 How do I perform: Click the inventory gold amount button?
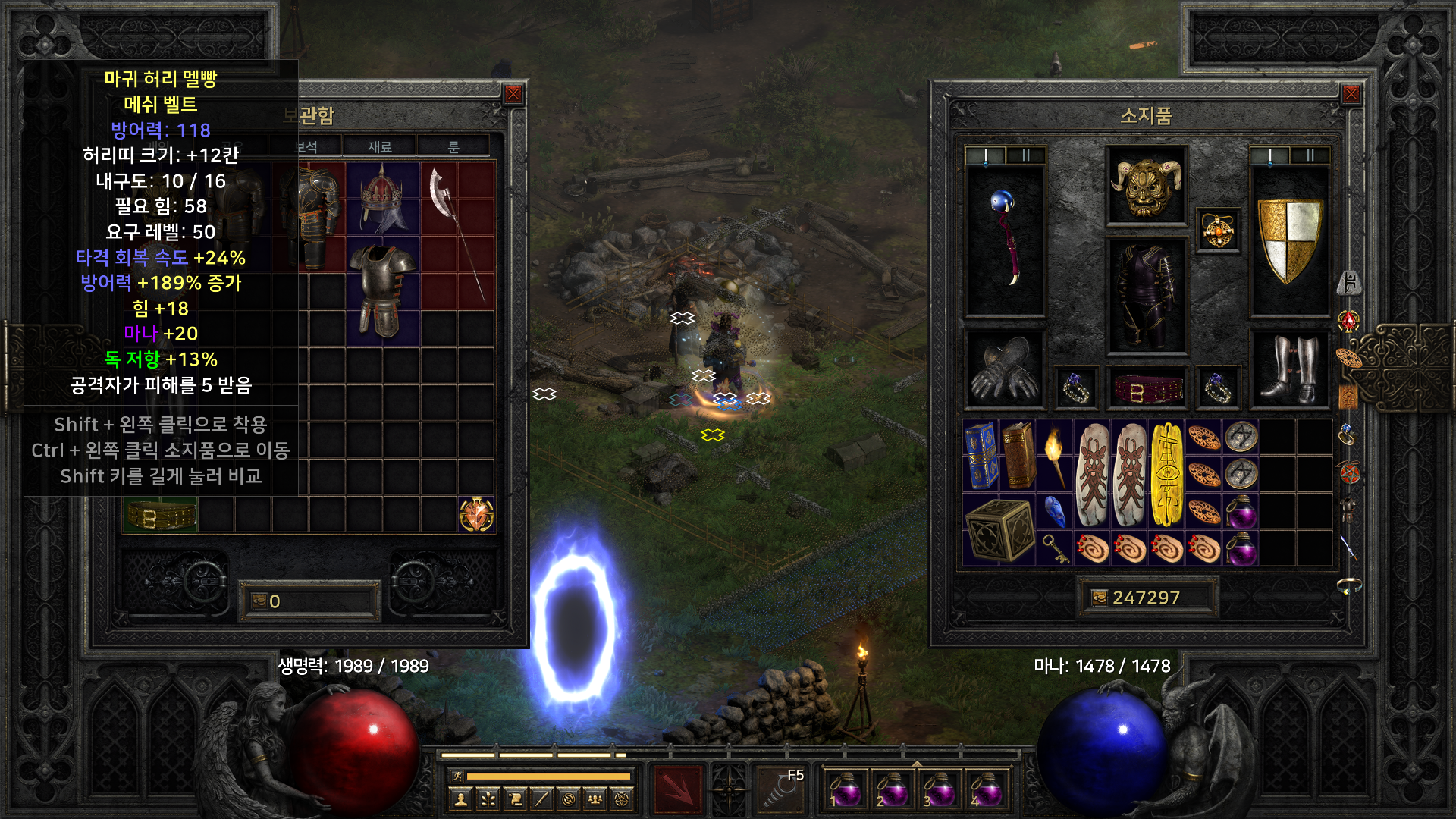pos(1146,598)
